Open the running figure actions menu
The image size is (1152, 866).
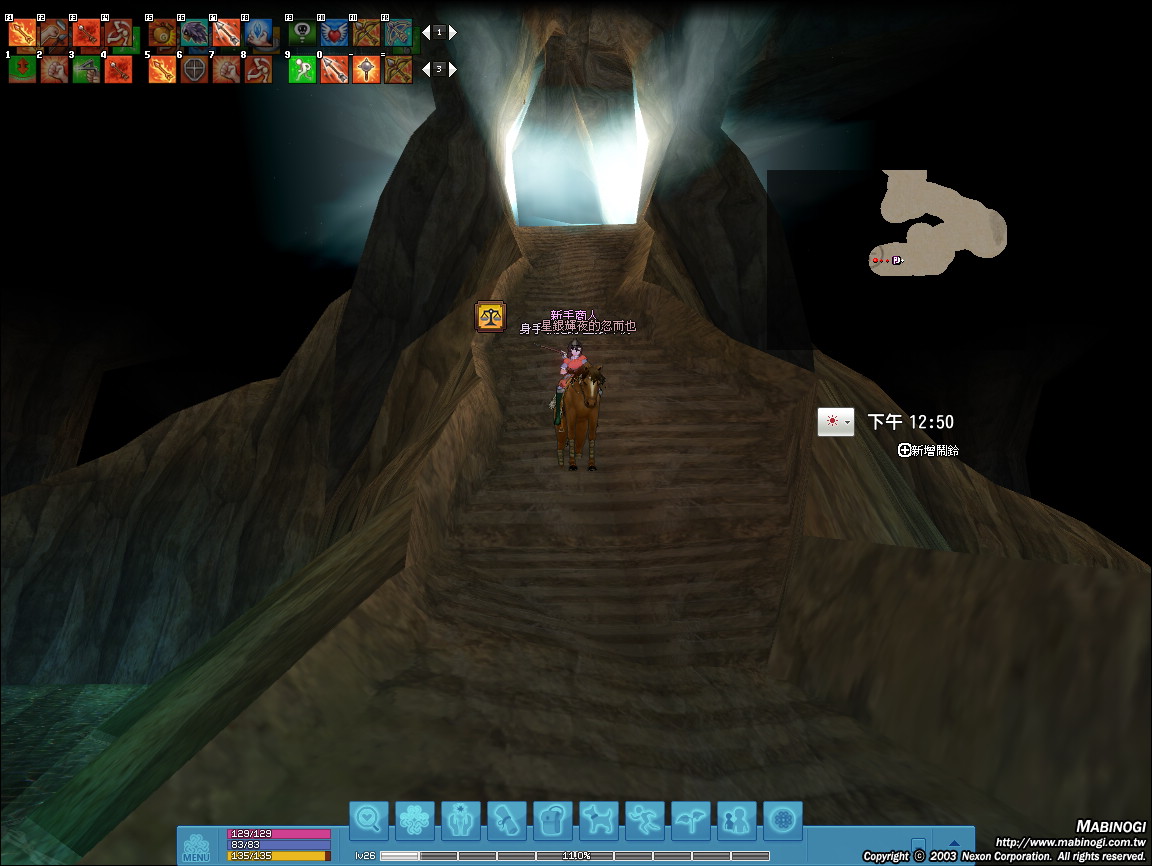point(645,820)
